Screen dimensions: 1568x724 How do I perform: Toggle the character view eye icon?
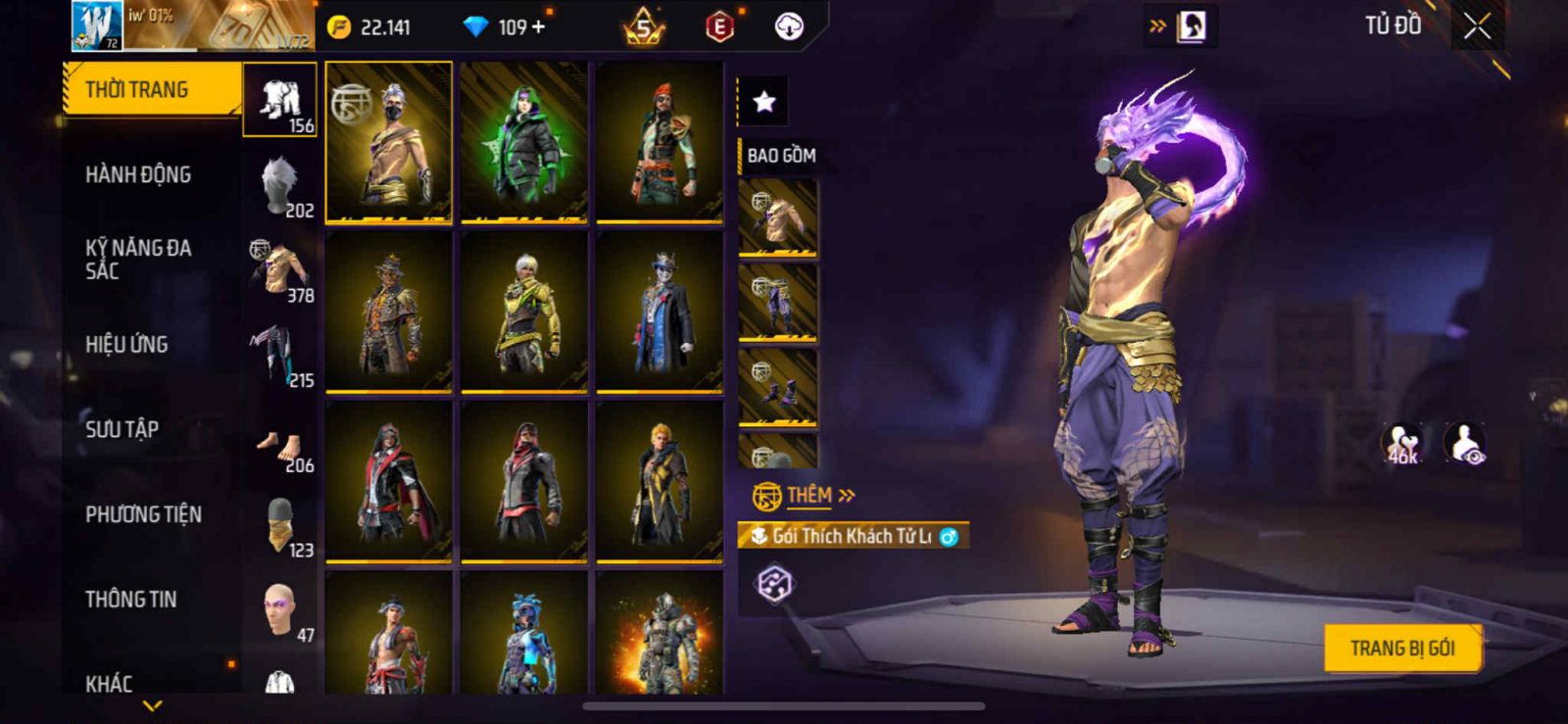pos(1465,444)
